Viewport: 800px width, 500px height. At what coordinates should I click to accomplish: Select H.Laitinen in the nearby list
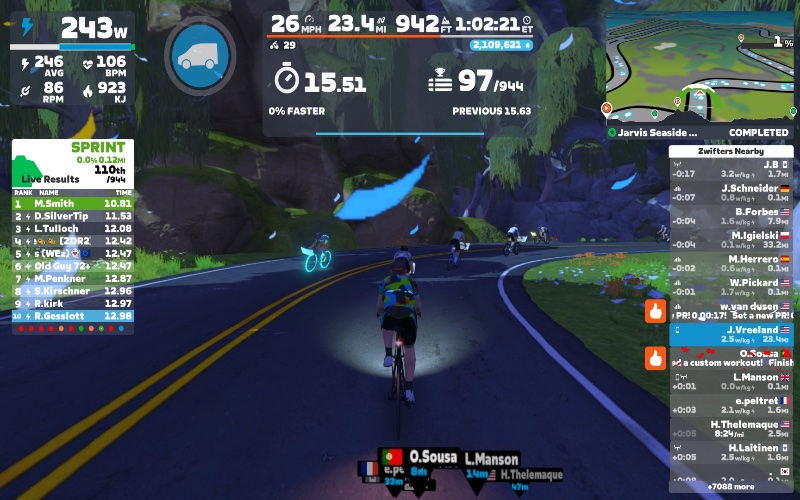point(731,452)
